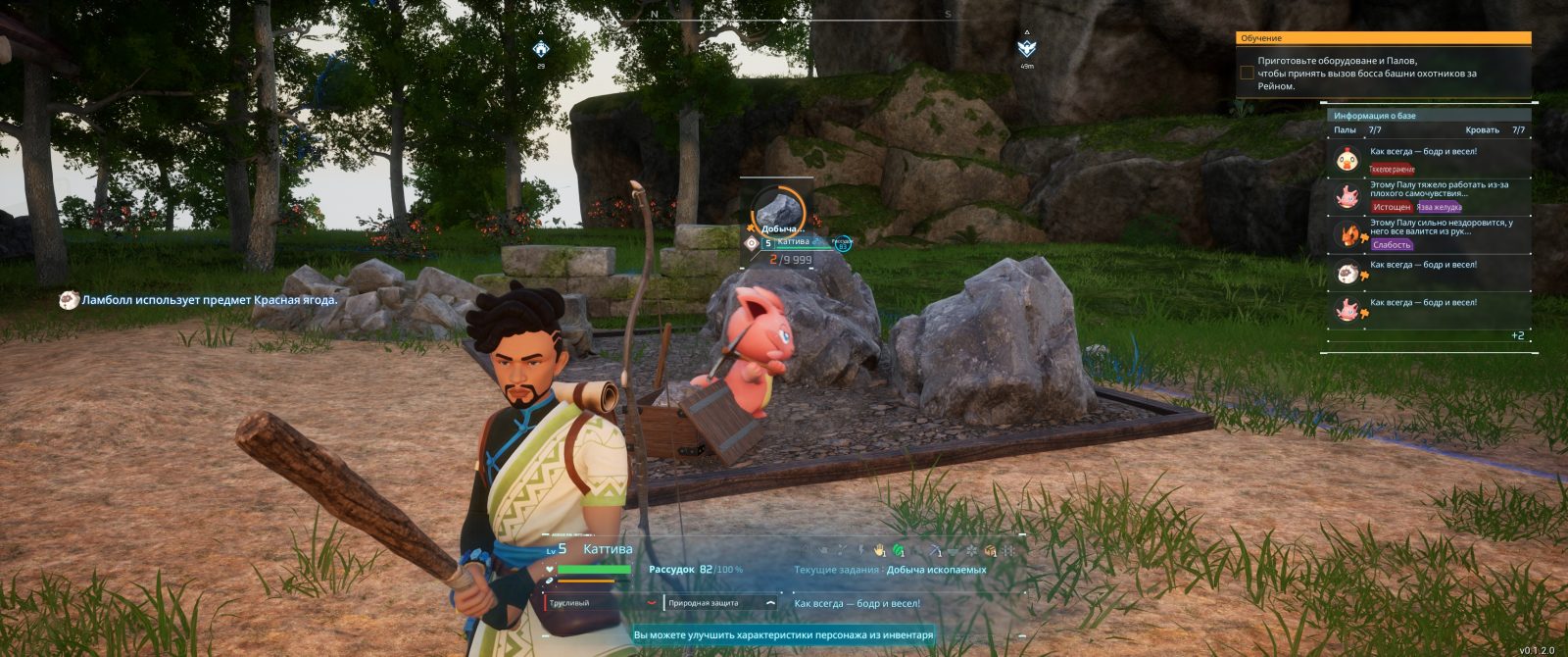This screenshot has height=657, width=1568.
Task: Select the pickaxe mining suitability icon
Action: [x=934, y=550]
